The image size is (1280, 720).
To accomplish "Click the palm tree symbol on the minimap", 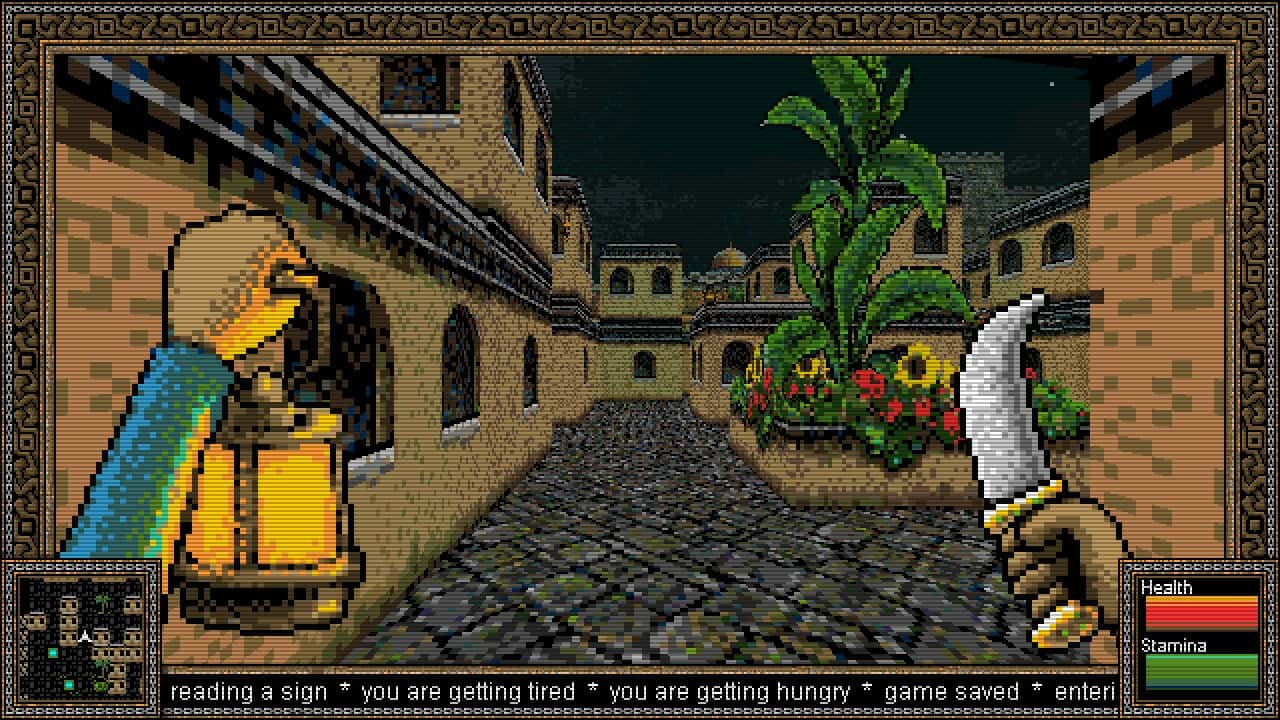I will coord(101,600).
